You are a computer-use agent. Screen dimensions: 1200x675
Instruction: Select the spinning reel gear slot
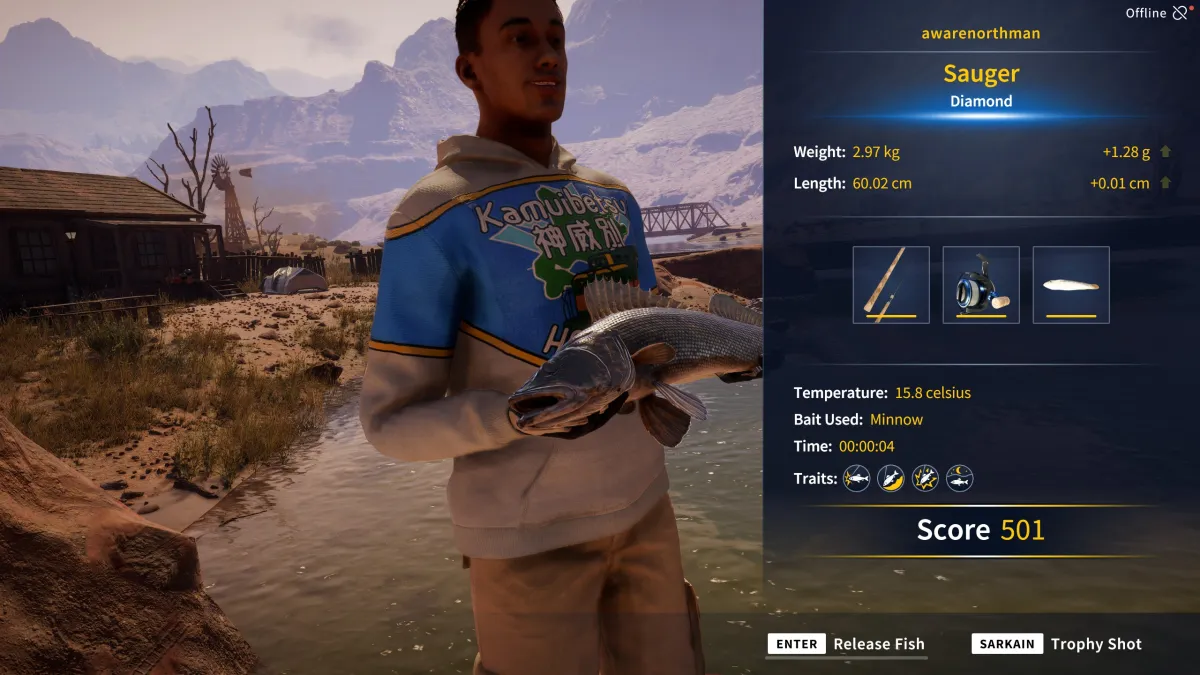(x=981, y=285)
